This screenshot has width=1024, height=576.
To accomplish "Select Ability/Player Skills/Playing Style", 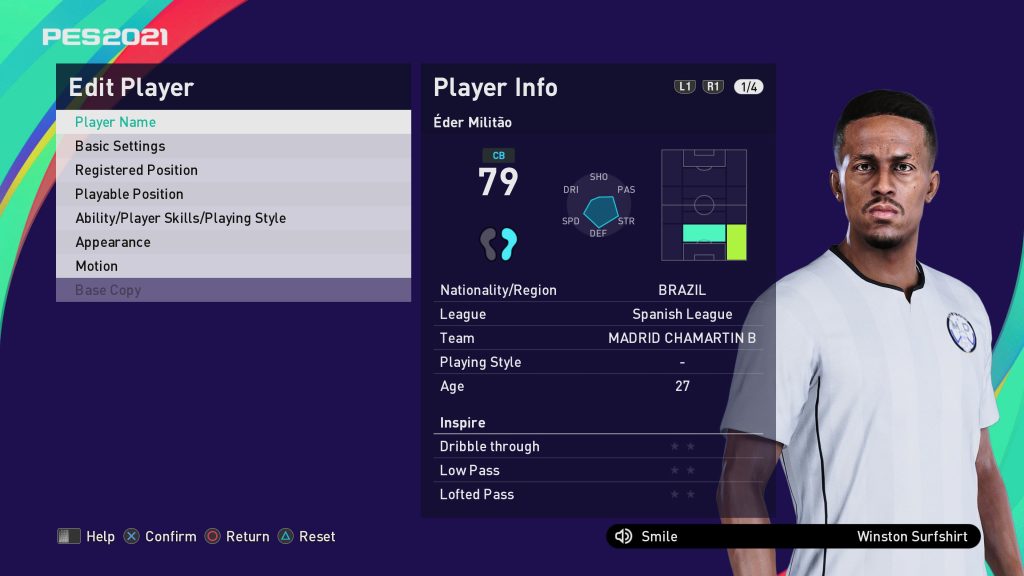I will pyautogui.click(x=232, y=218).
